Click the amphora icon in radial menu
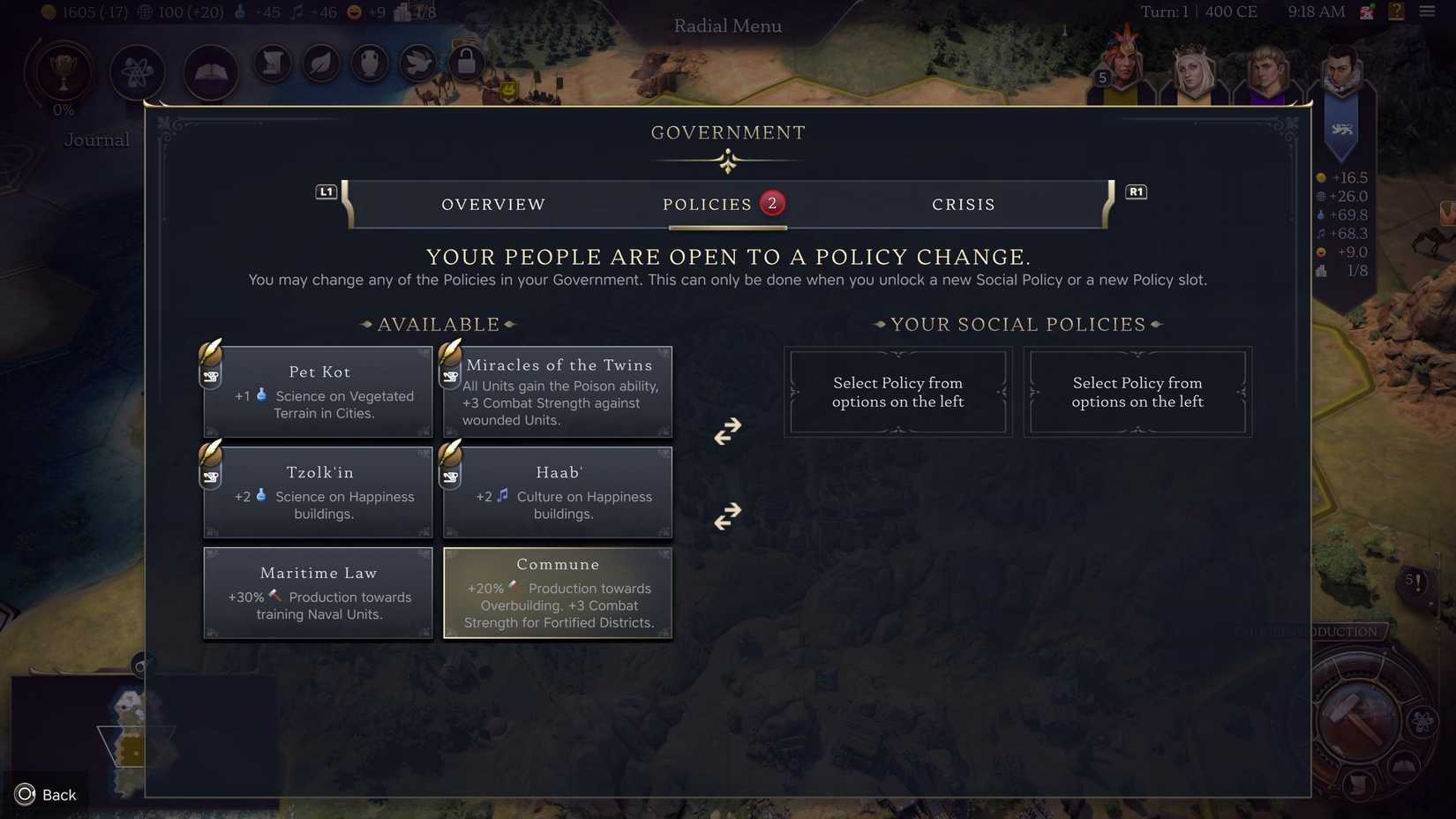Viewport: 1456px width, 819px height. [369, 63]
